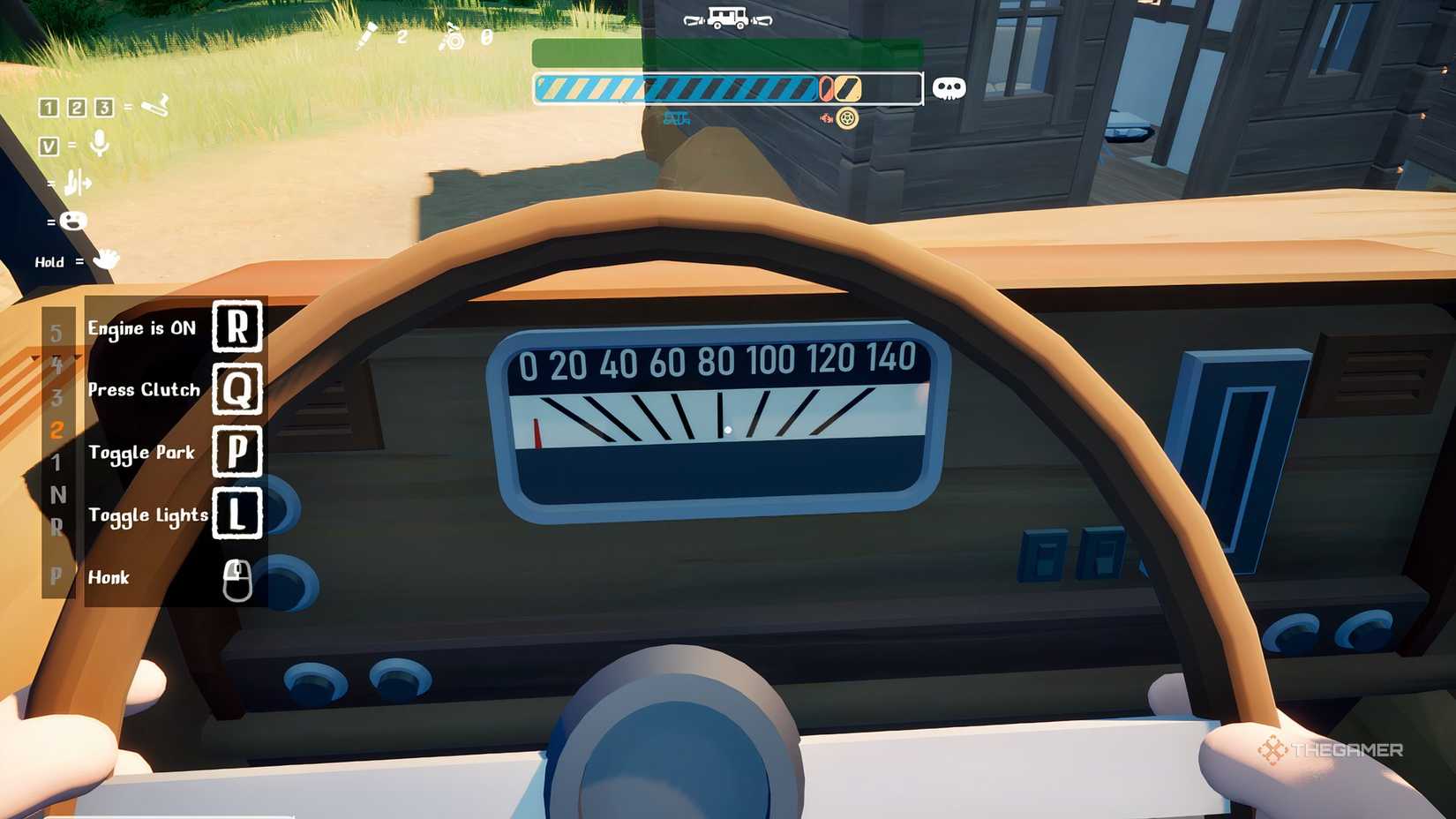Click the emote smiley face icon
This screenshot has width=1456, height=819.
(x=72, y=222)
